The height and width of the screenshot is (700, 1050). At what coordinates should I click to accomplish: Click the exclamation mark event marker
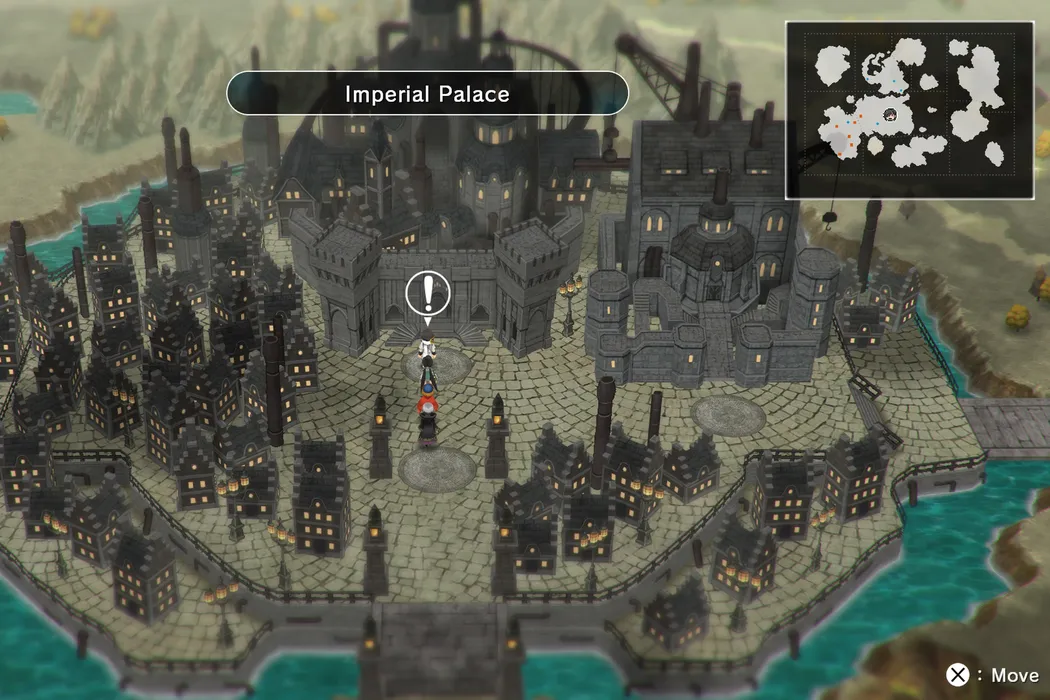pos(428,293)
